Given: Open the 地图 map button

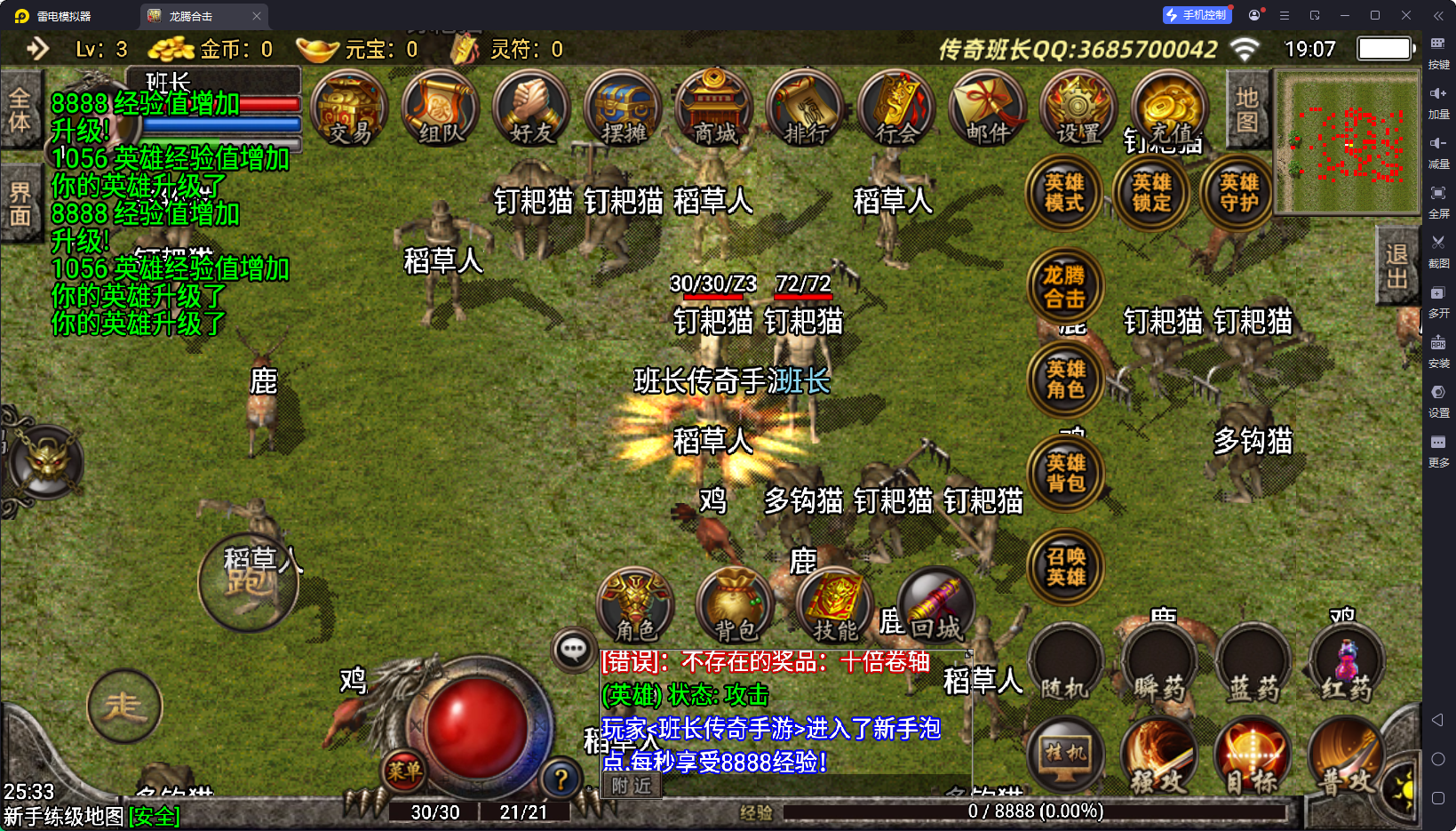Looking at the screenshot, I should click(x=1247, y=109).
